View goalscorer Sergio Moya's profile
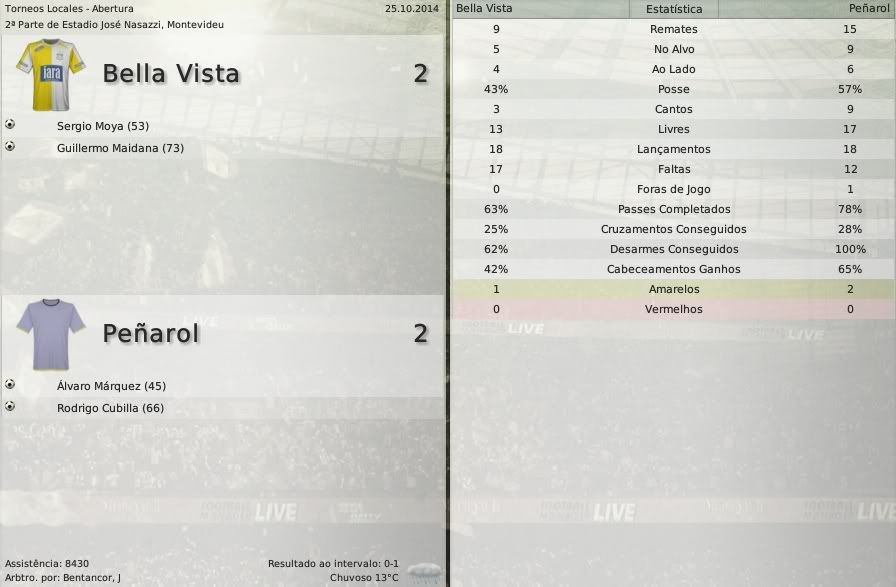This screenshot has height=587, width=896. coord(102,126)
